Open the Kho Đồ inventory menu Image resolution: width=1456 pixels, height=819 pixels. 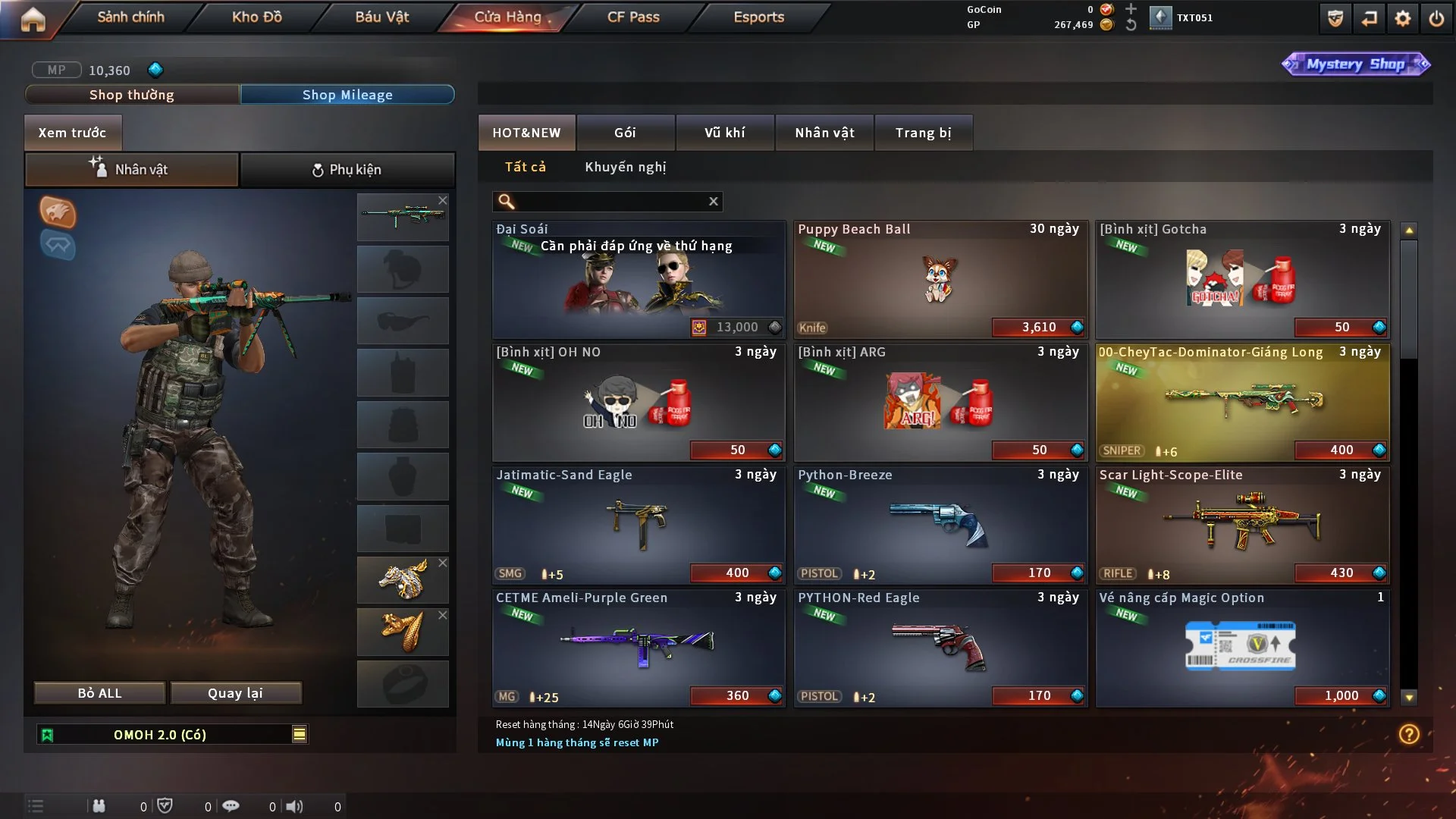256,17
